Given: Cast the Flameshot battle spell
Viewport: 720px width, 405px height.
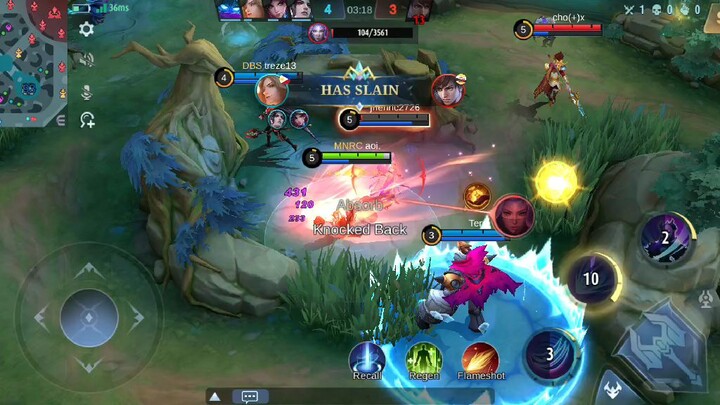Looking at the screenshot, I should (480, 359).
